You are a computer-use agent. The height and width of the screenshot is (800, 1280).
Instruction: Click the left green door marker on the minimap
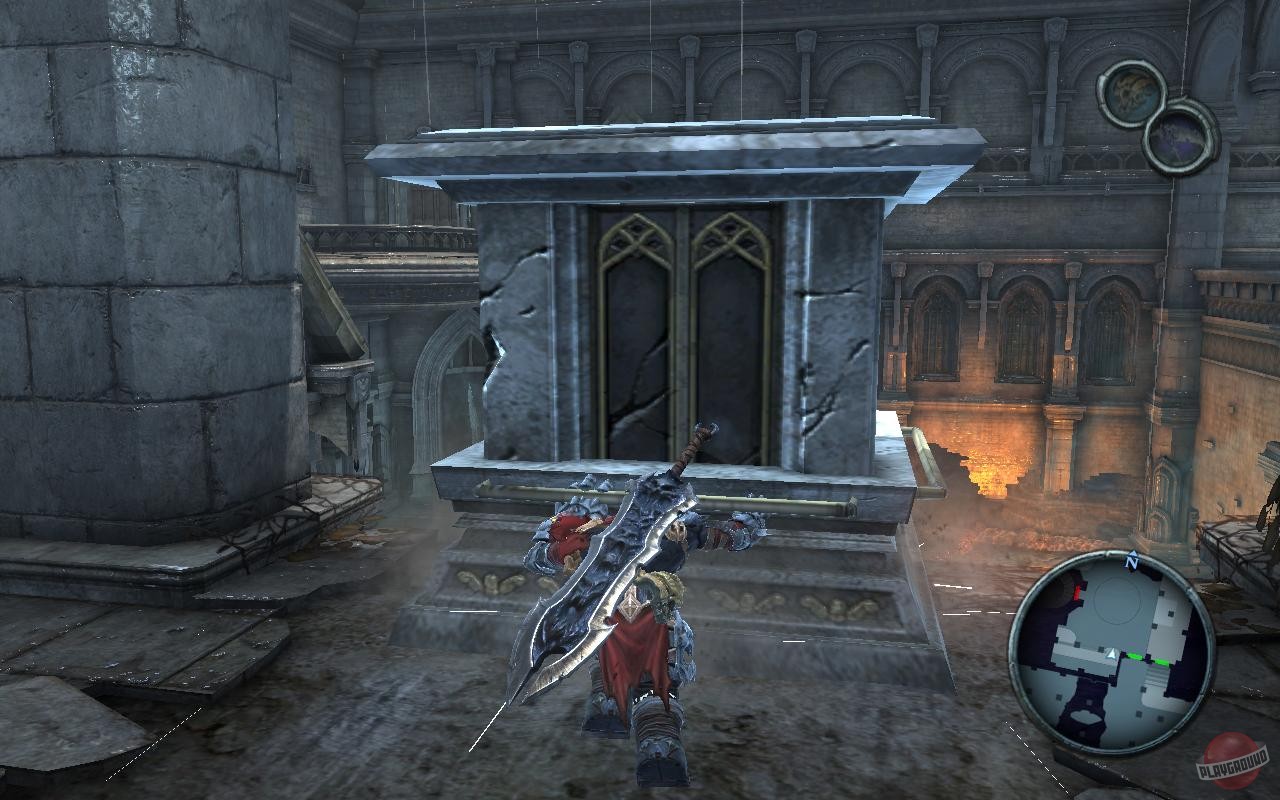tap(1135, 655)
